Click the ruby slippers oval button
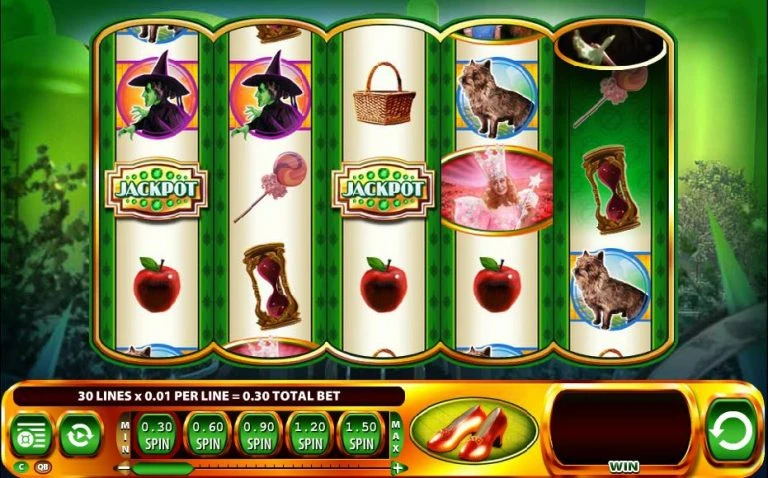This screenshot has width=768, height=478. 473,430
